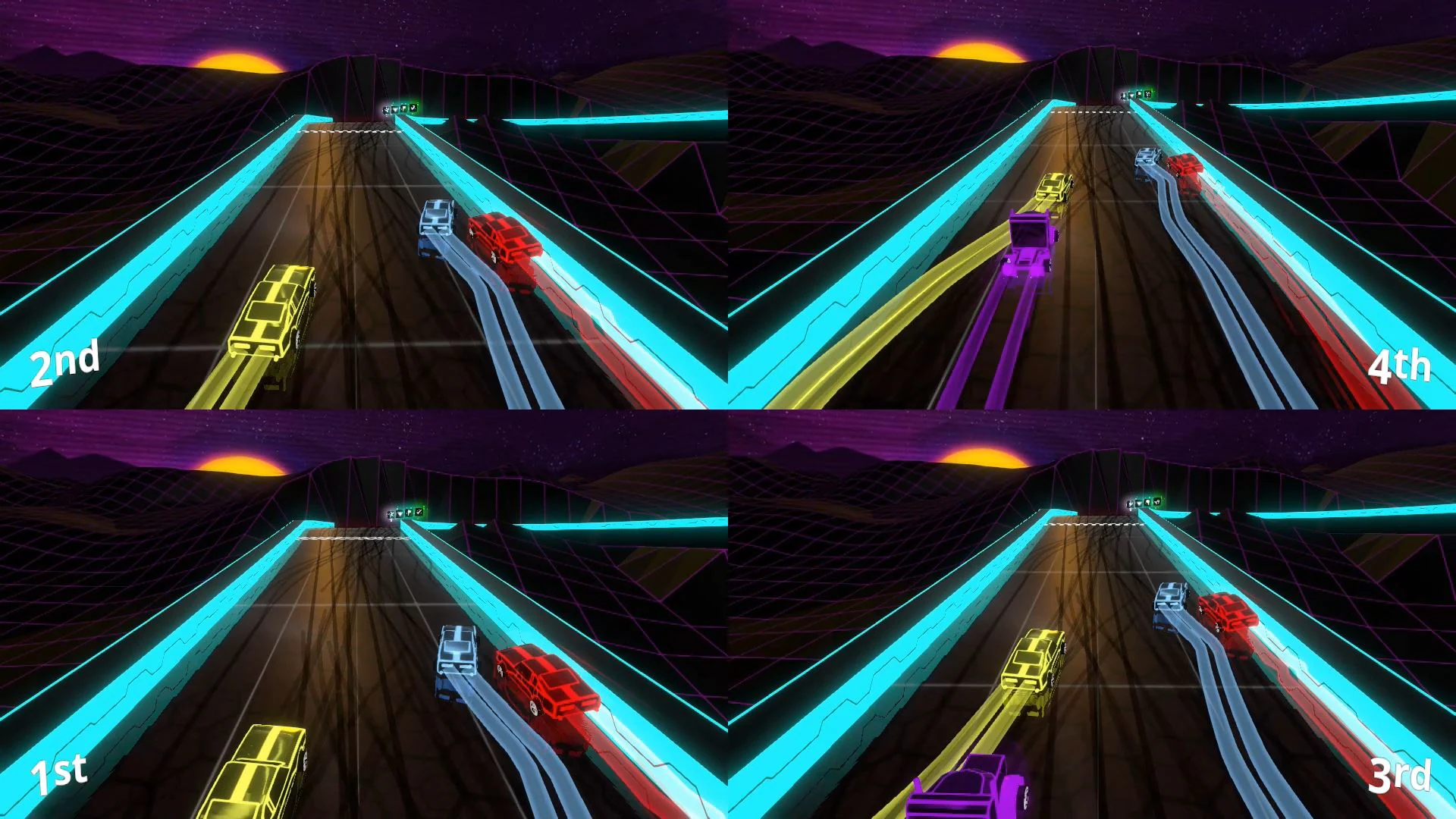The height and width of the screenshot is (819, 1456).
Task: Click the down-arrow indicator in 4th place view
Action: tap(1131, 95)
